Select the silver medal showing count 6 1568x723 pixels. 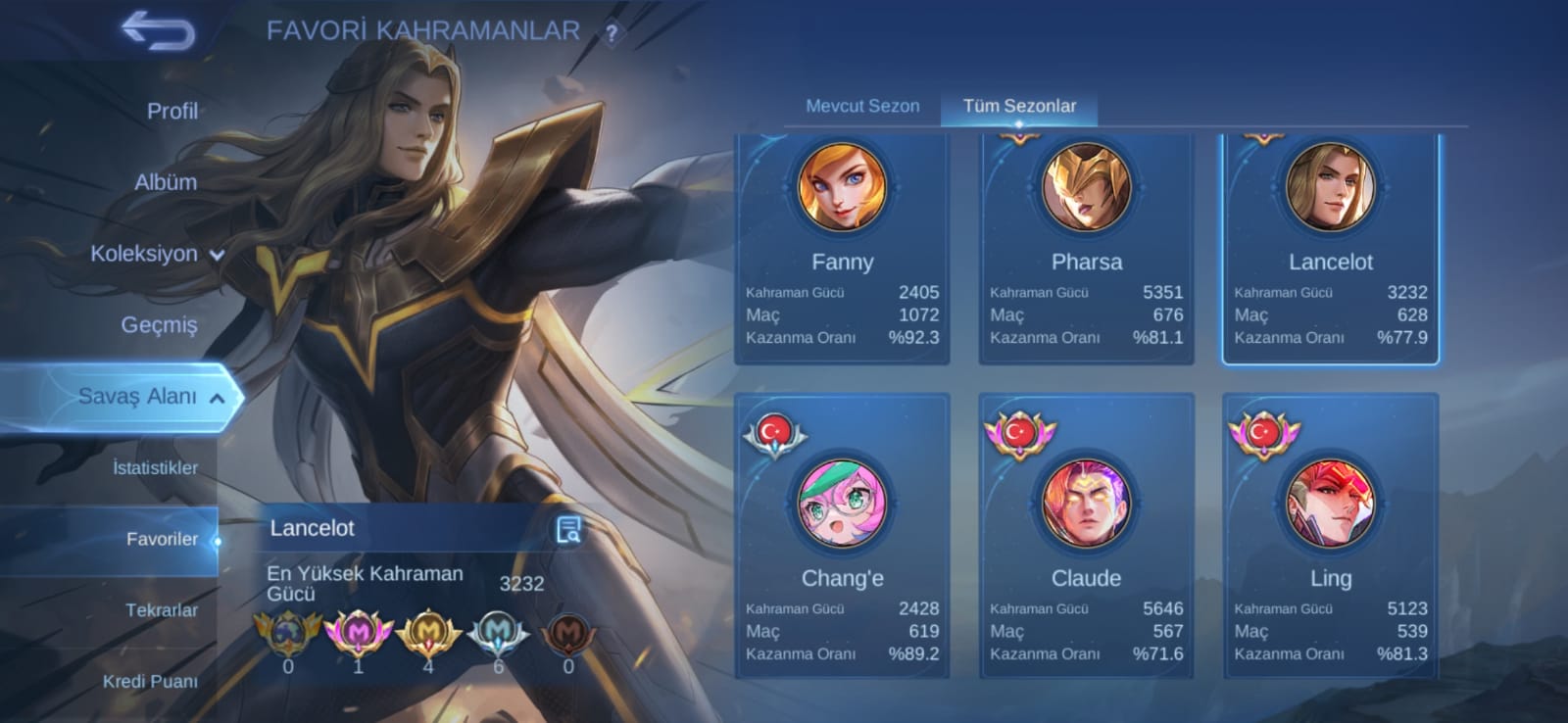[x=498, y=634]
